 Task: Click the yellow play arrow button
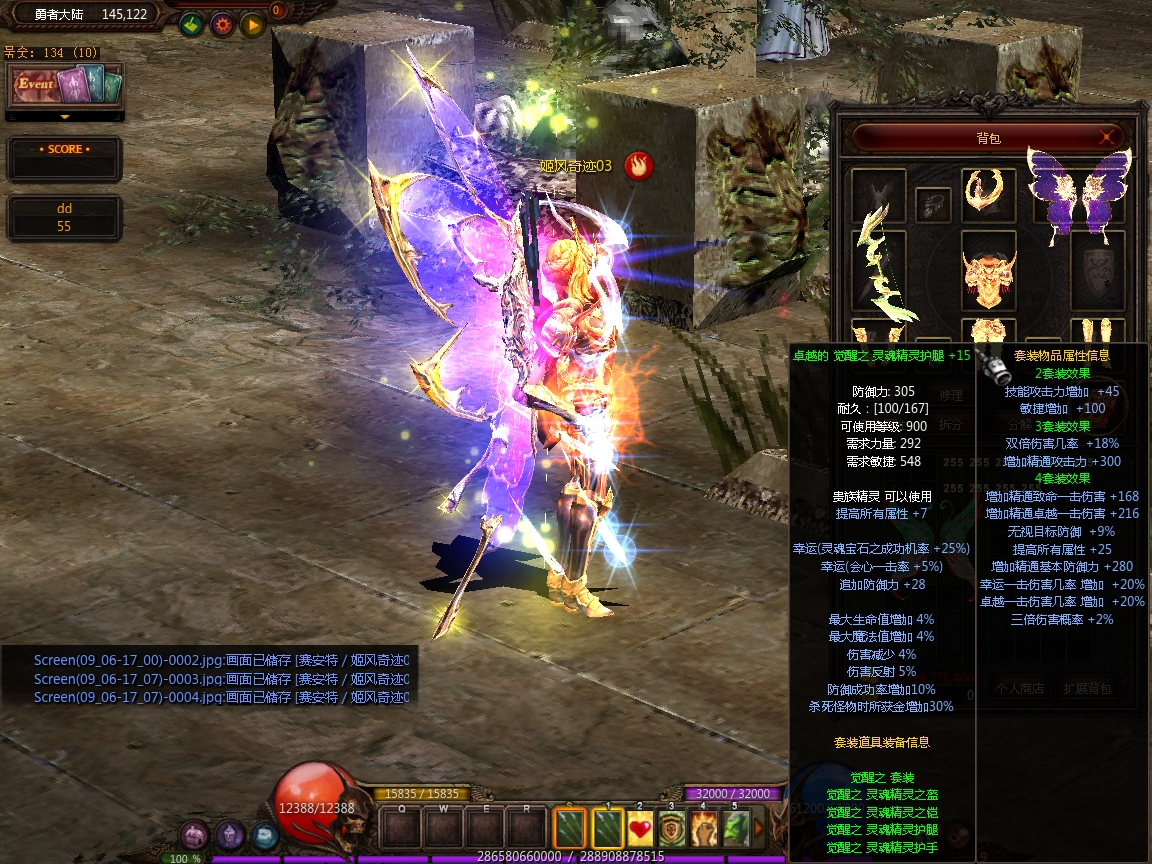[x=253, y=24]
